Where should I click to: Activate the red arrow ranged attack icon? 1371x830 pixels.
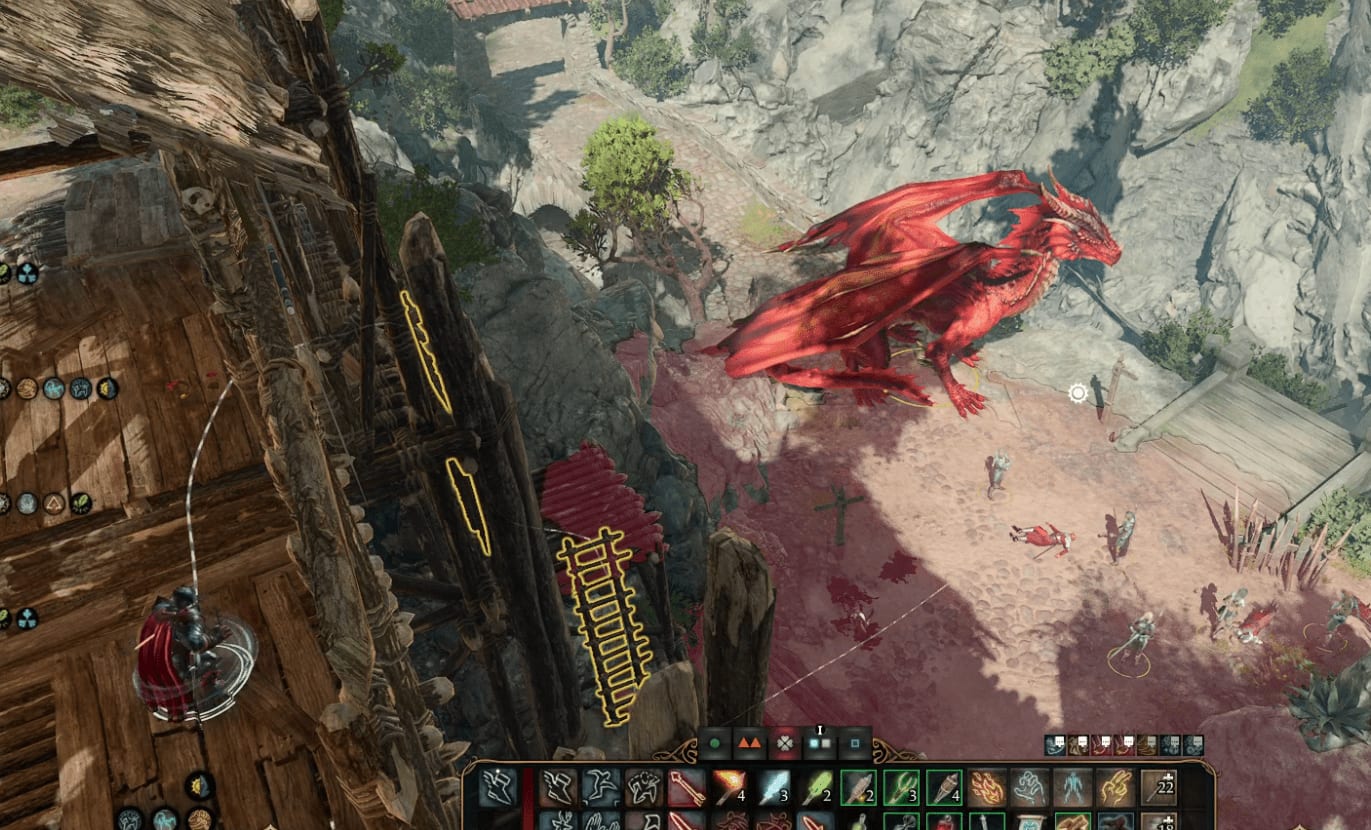[x=687, y=788]
